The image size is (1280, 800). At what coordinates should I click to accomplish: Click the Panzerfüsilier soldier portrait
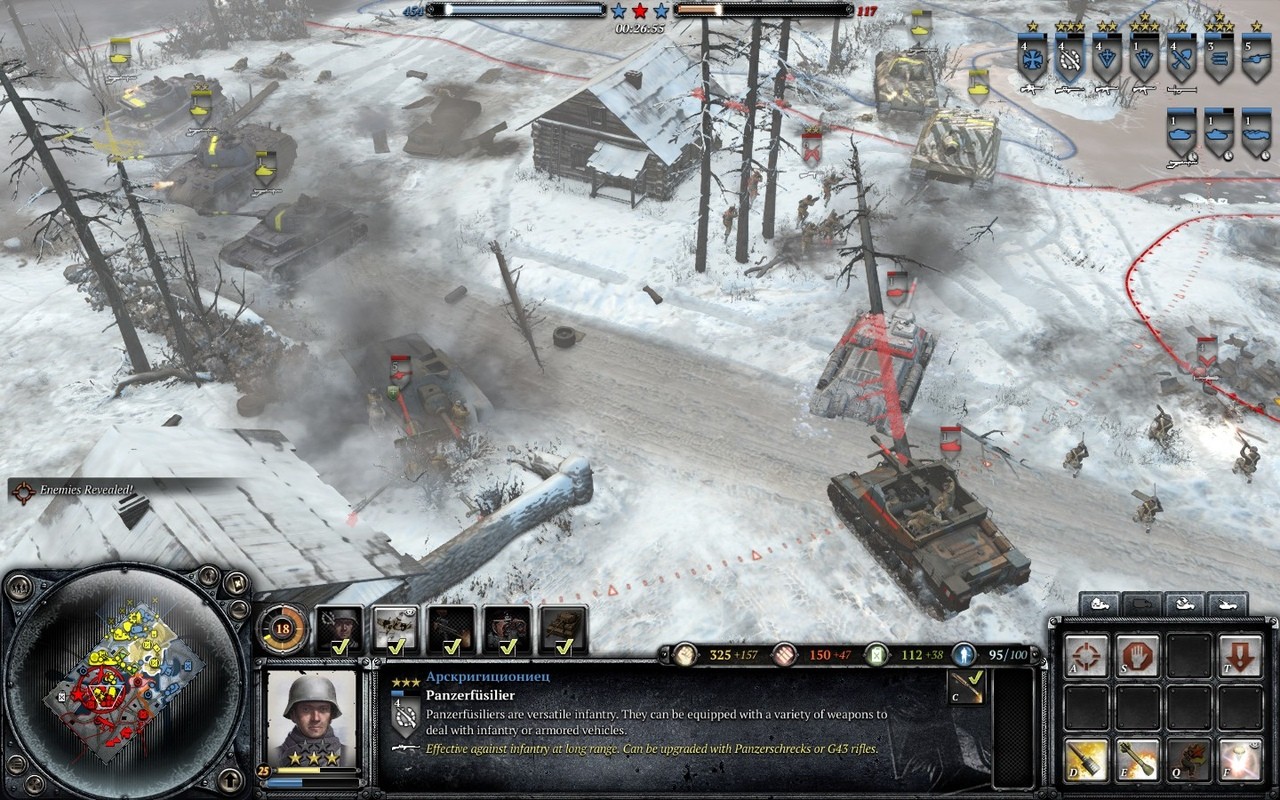pyautogui.click(x=311, y=716)
